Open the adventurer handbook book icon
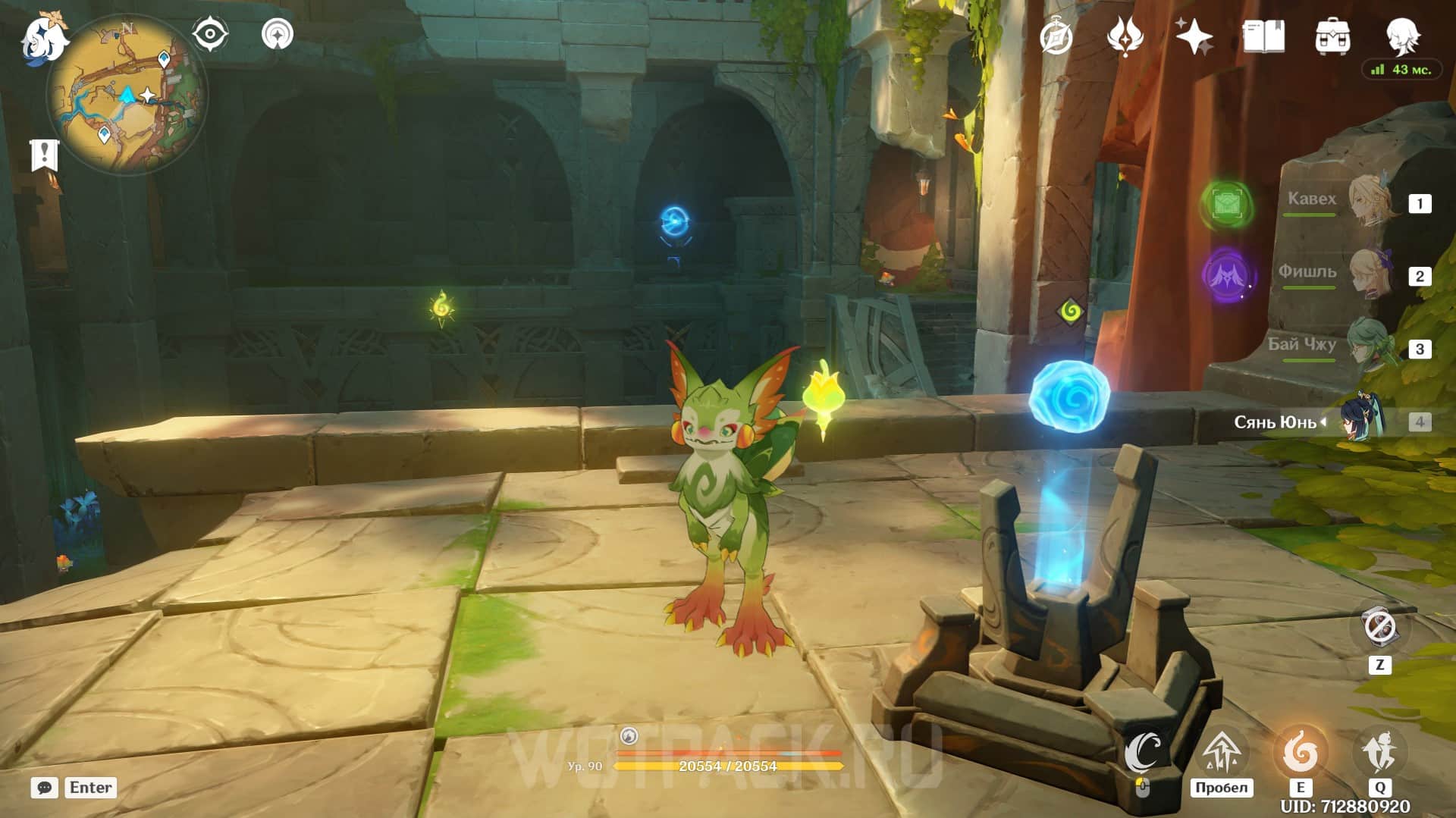1456x818 pixels. pyautogui.click(x=1263, y=36)
